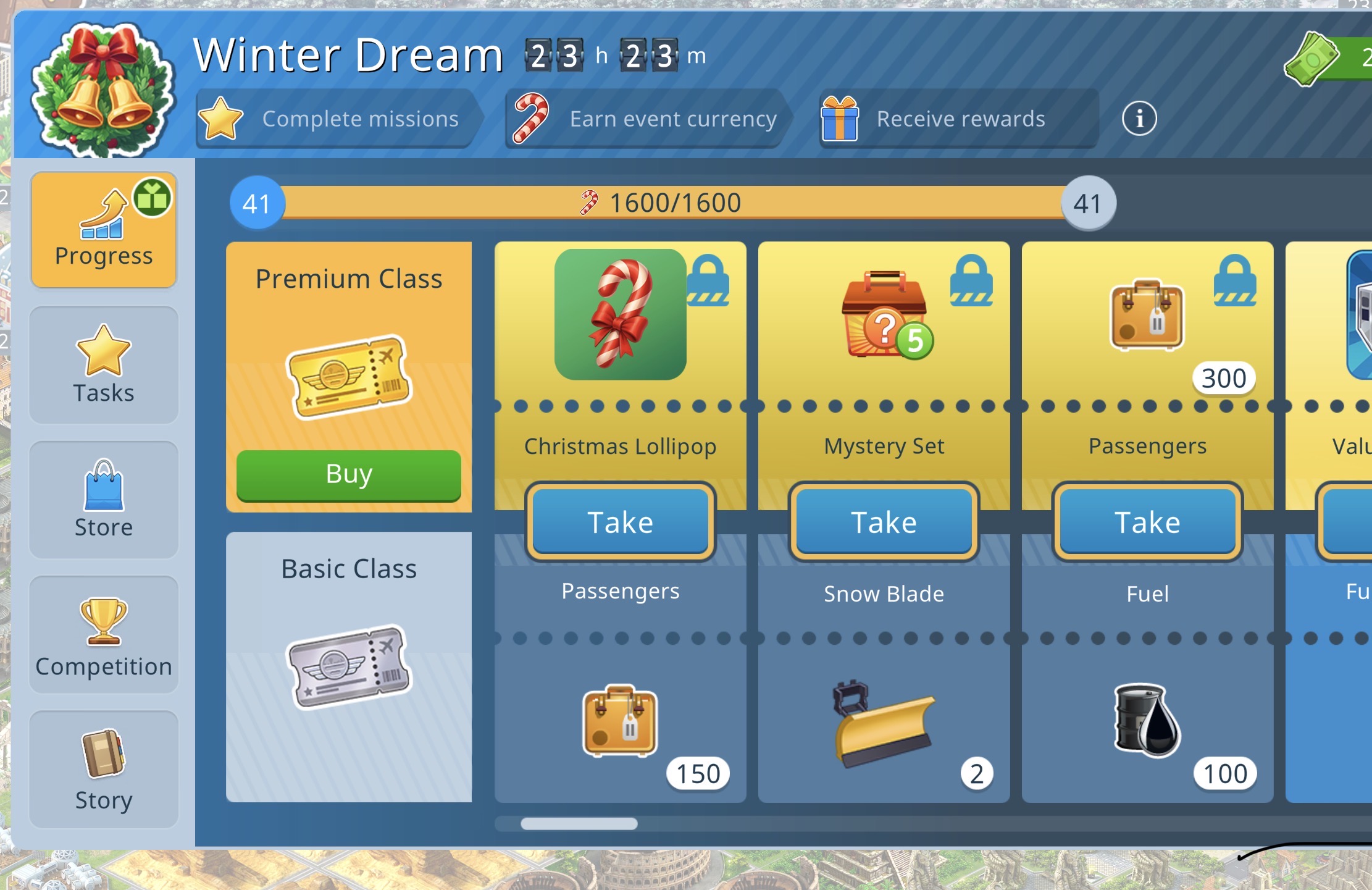Open the Story tab
Image resolution: width=1372 pixels, height=890 pixels.
pyautogui.click(x=104, y=769)
